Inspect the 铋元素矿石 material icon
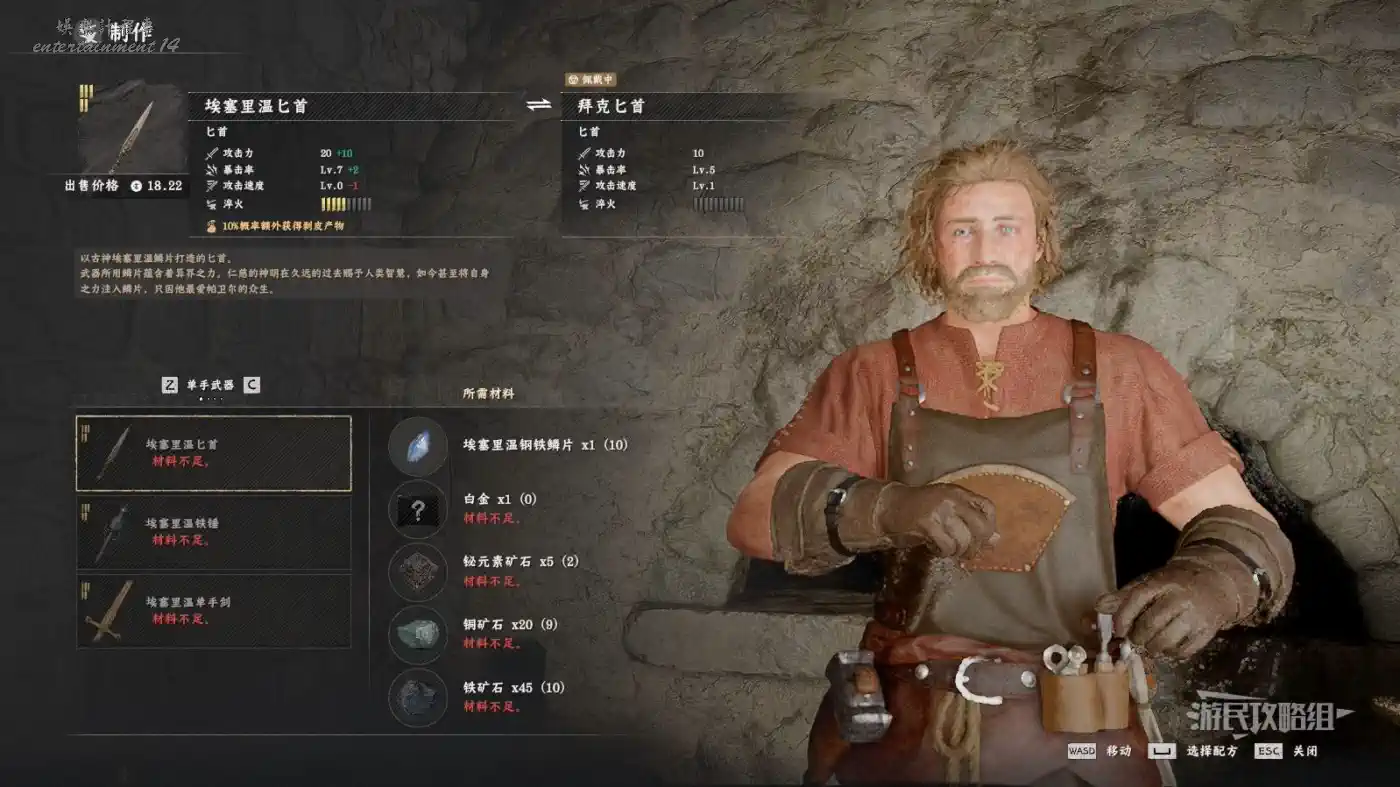 coord(417,571)
